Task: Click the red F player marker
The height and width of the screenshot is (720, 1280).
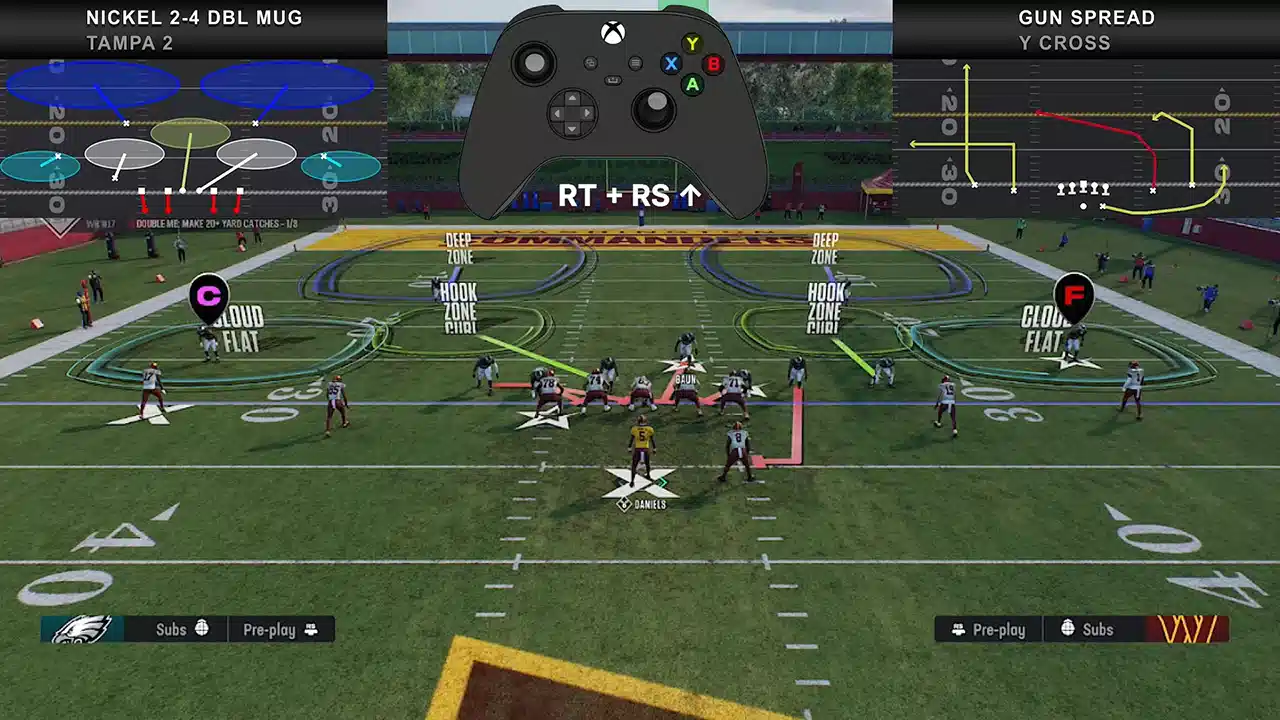Action: click(1073, 295)
